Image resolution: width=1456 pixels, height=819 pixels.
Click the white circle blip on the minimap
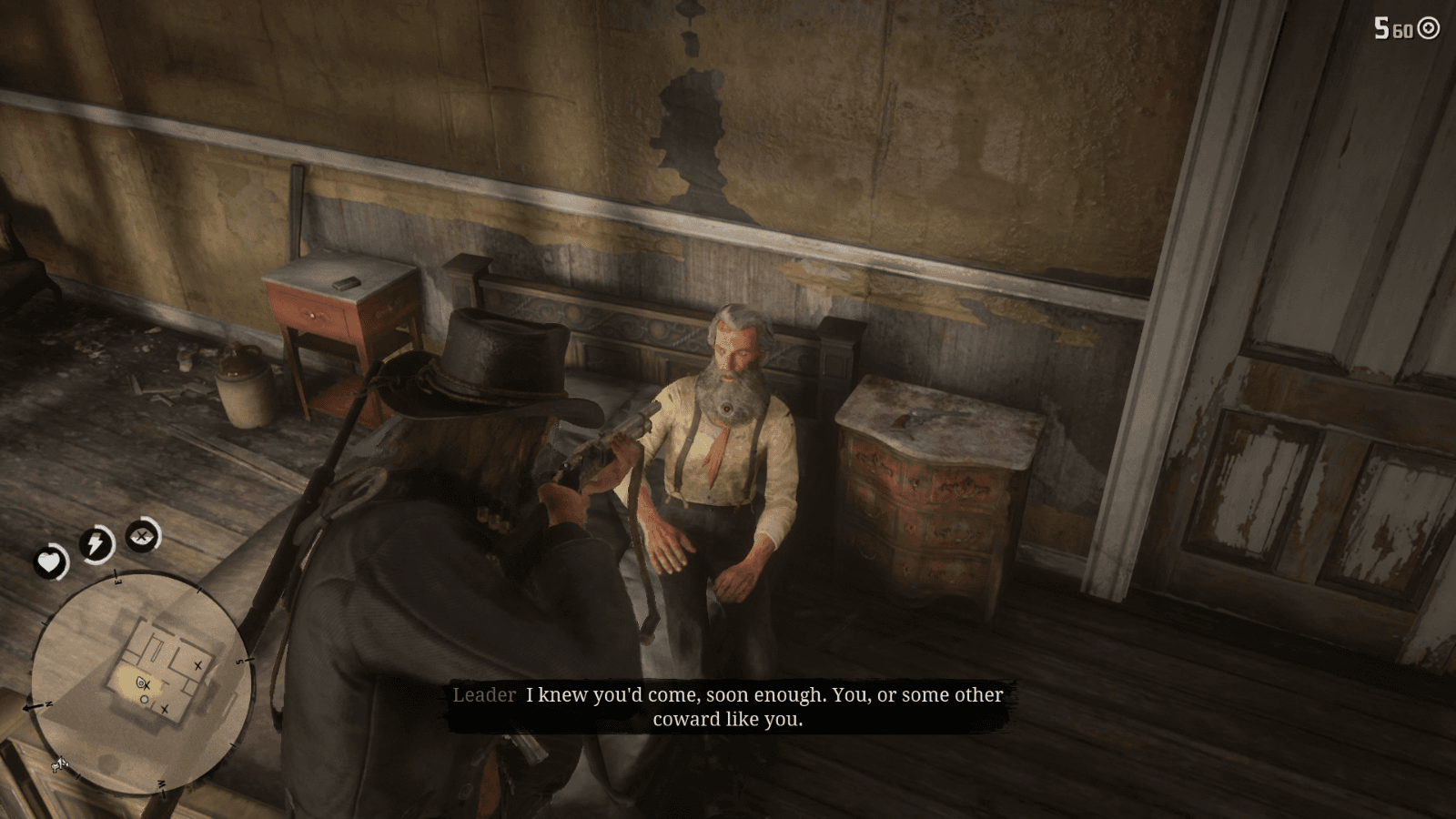[145, 700]
